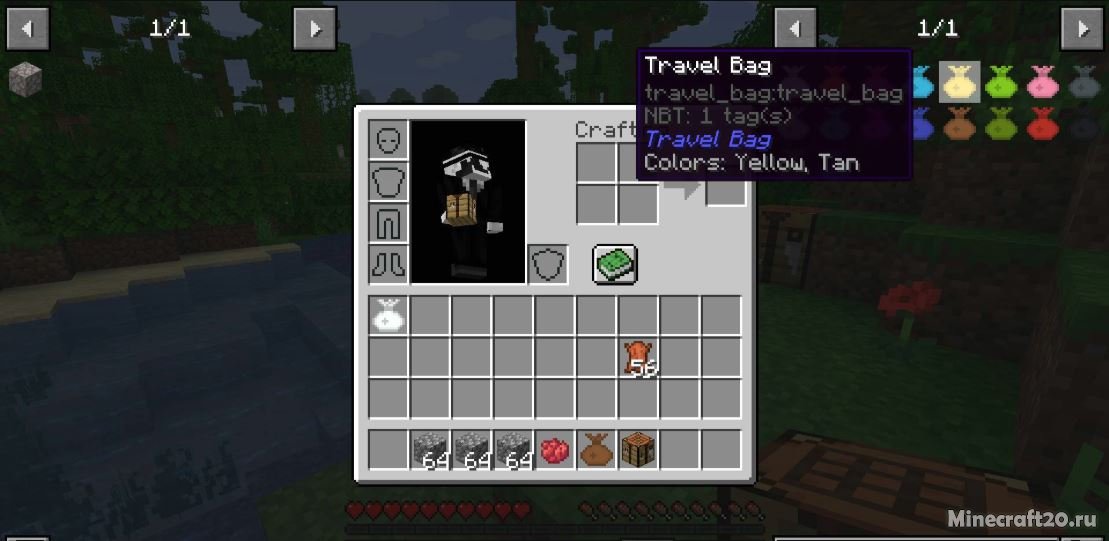Click the empty chestplate armor slot
1109x541 pixels.
pyautogui.click(x=388, y=183)
